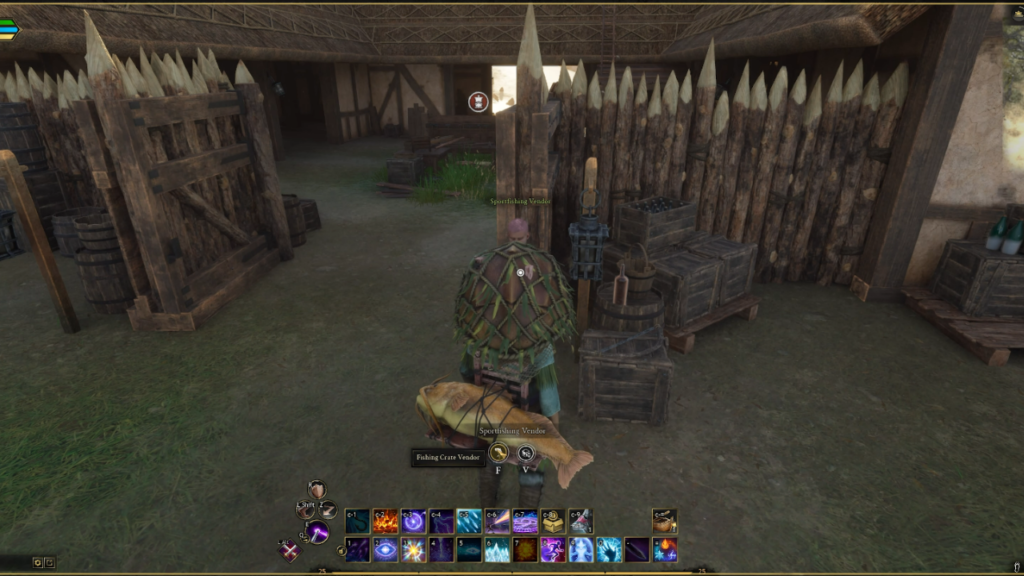
Task: Use the ice shard rain ability
Action: tap(469, 521)
